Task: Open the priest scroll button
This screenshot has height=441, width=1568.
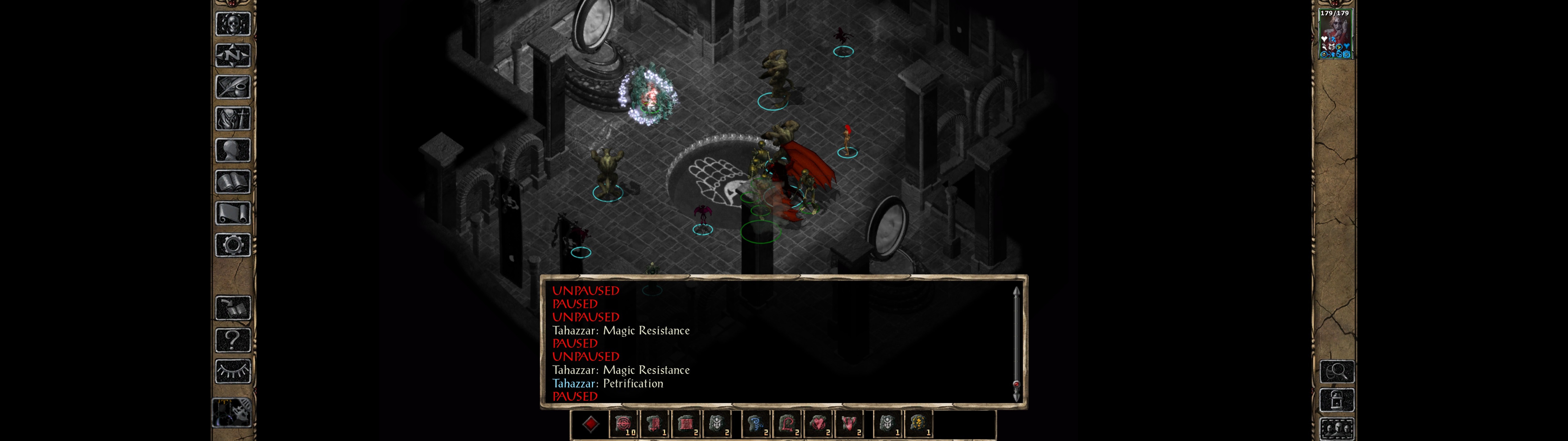Action: coord(232,213)
